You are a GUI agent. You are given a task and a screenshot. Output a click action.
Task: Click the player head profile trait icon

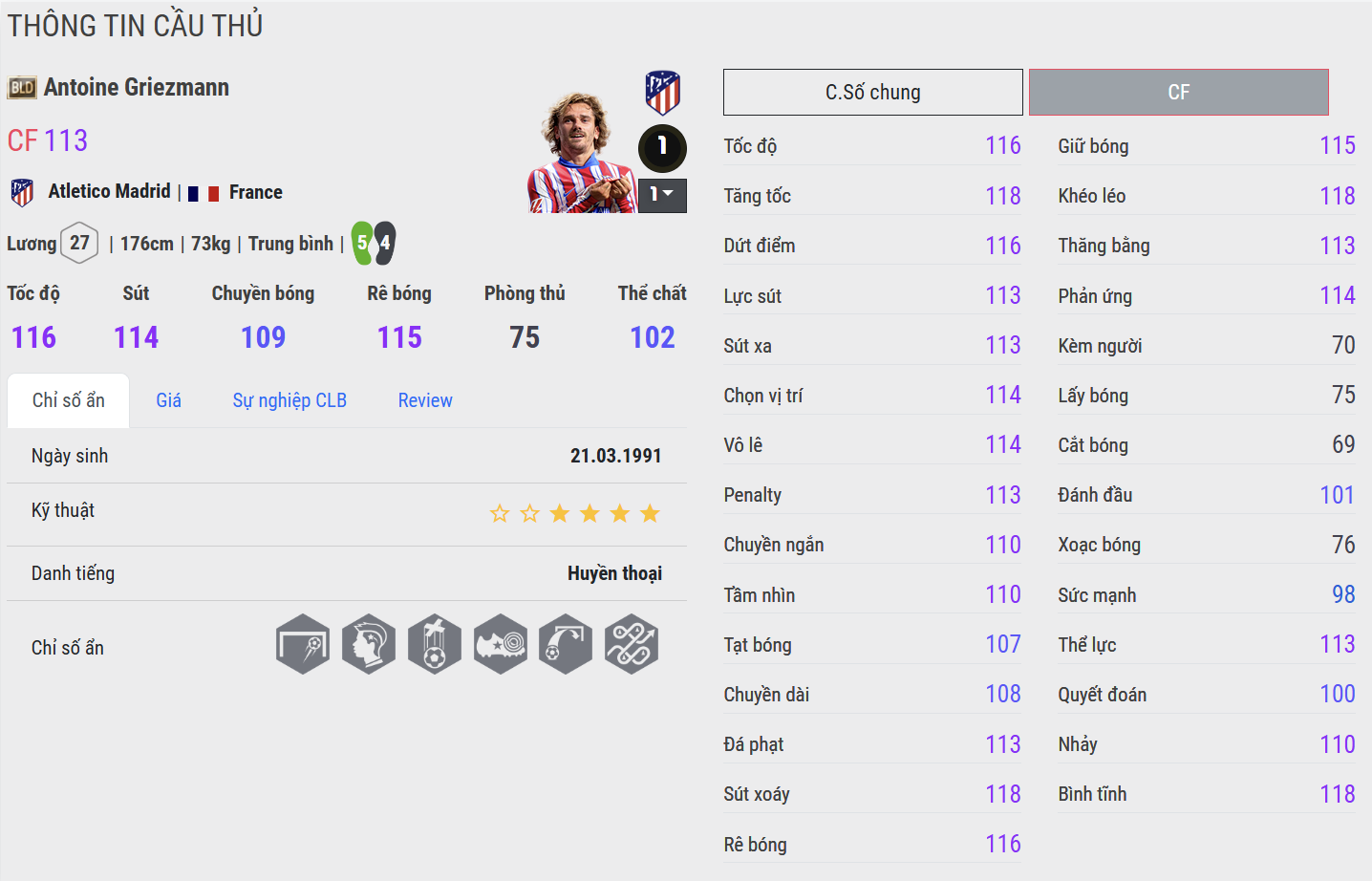click(x=369, y=644)
